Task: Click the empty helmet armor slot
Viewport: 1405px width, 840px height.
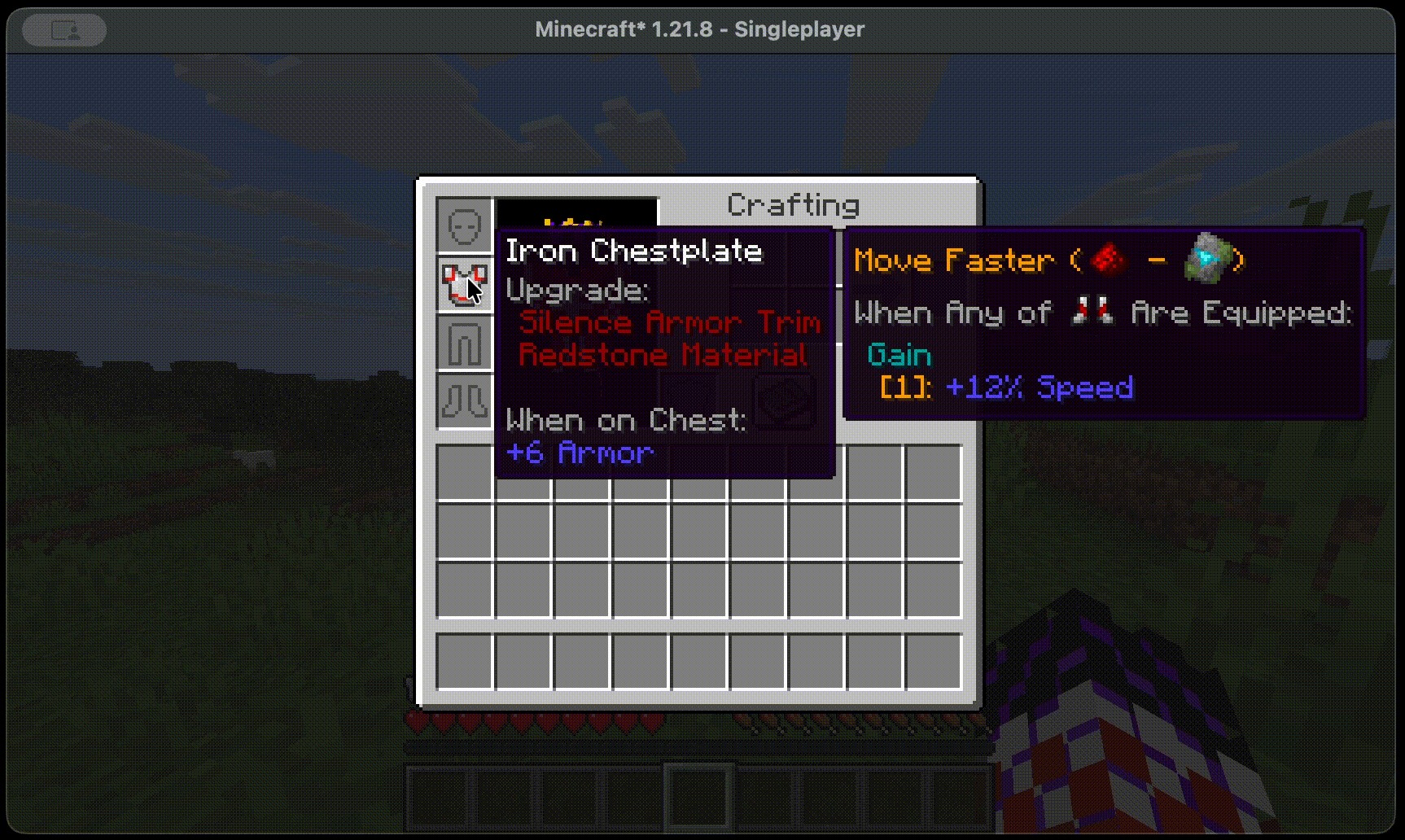Action: 465,225
